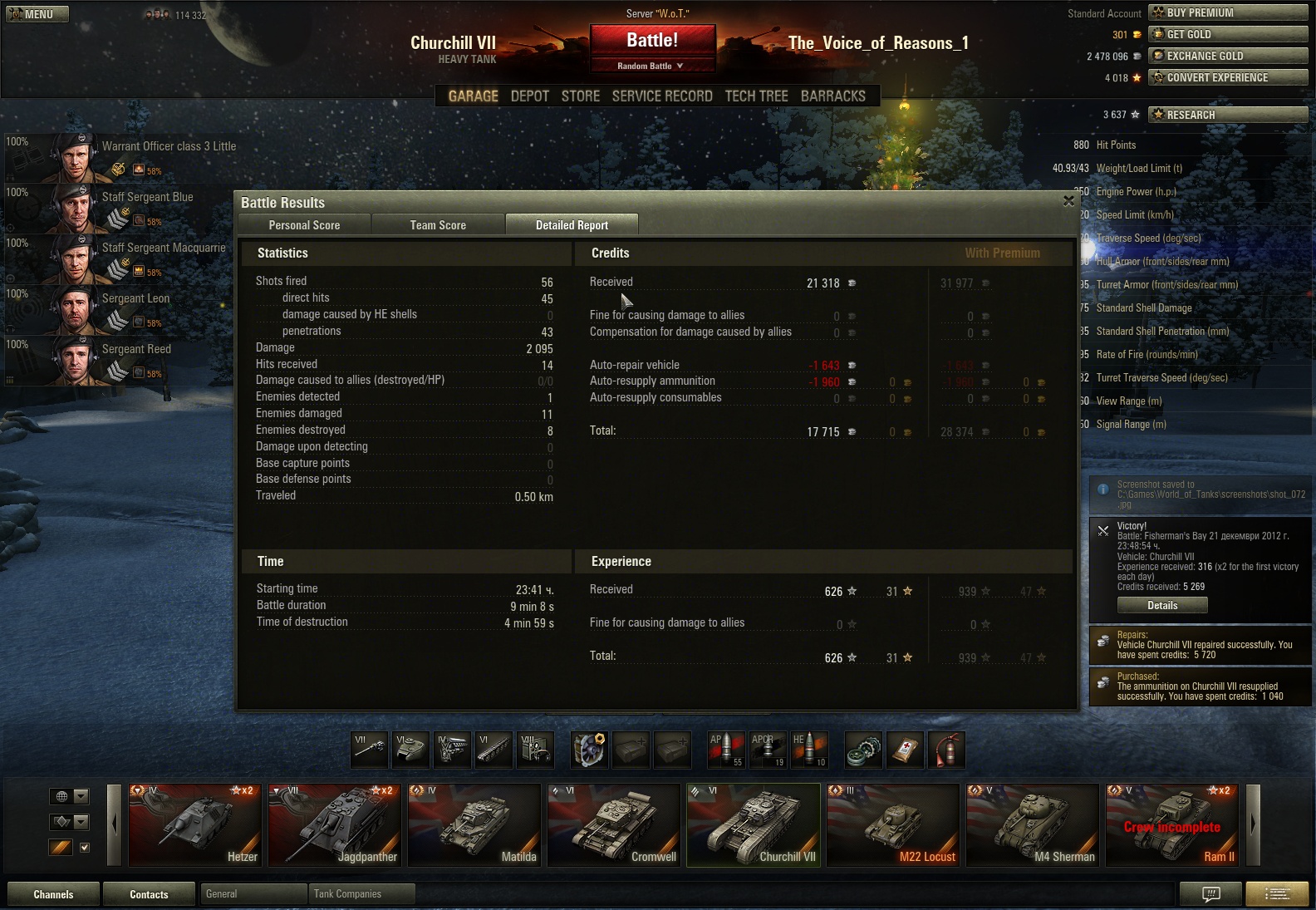
Task: Open the Channels button
Action: tap(53, 894)
